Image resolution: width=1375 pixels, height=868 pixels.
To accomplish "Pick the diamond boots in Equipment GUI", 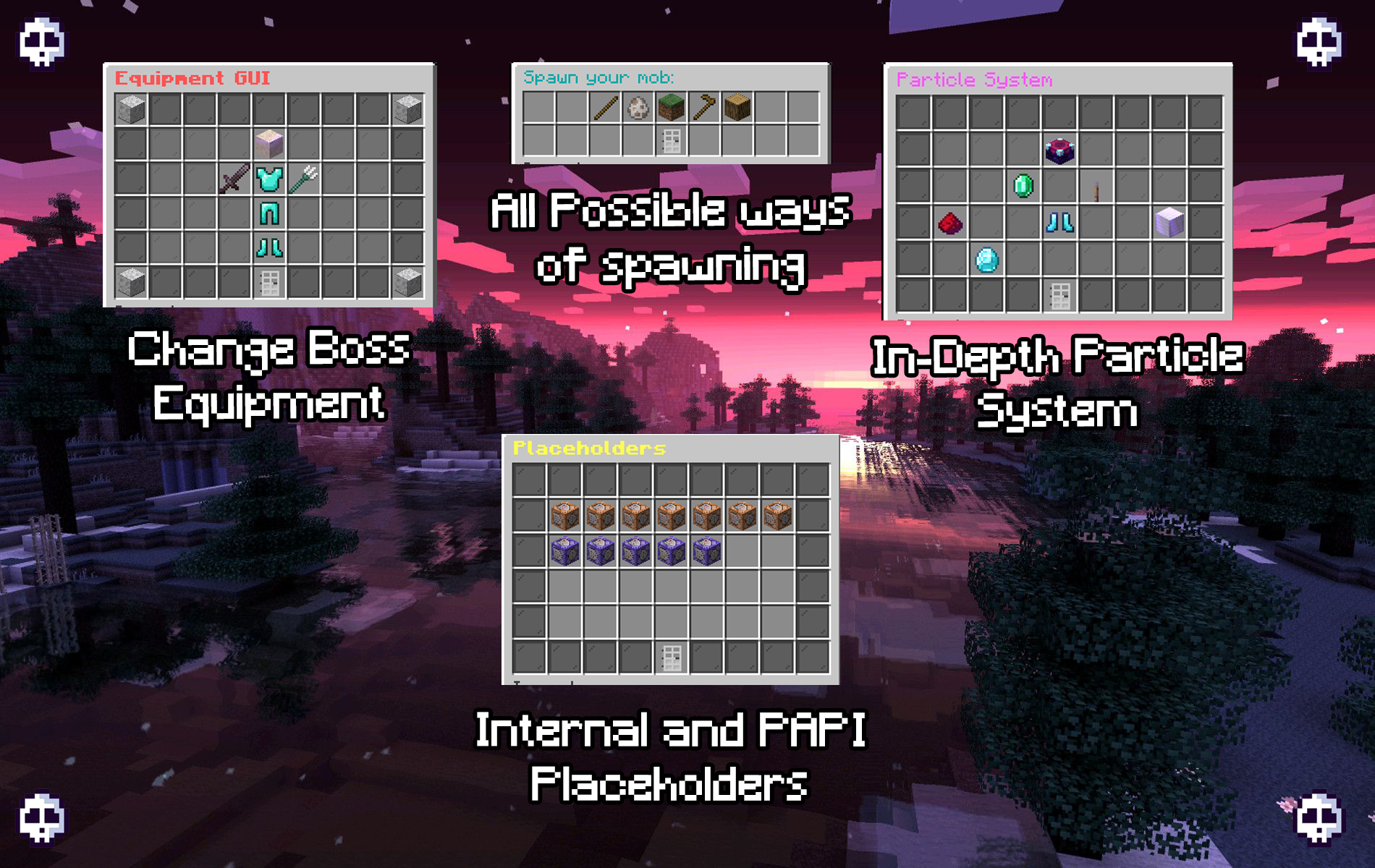I will 269,247.
